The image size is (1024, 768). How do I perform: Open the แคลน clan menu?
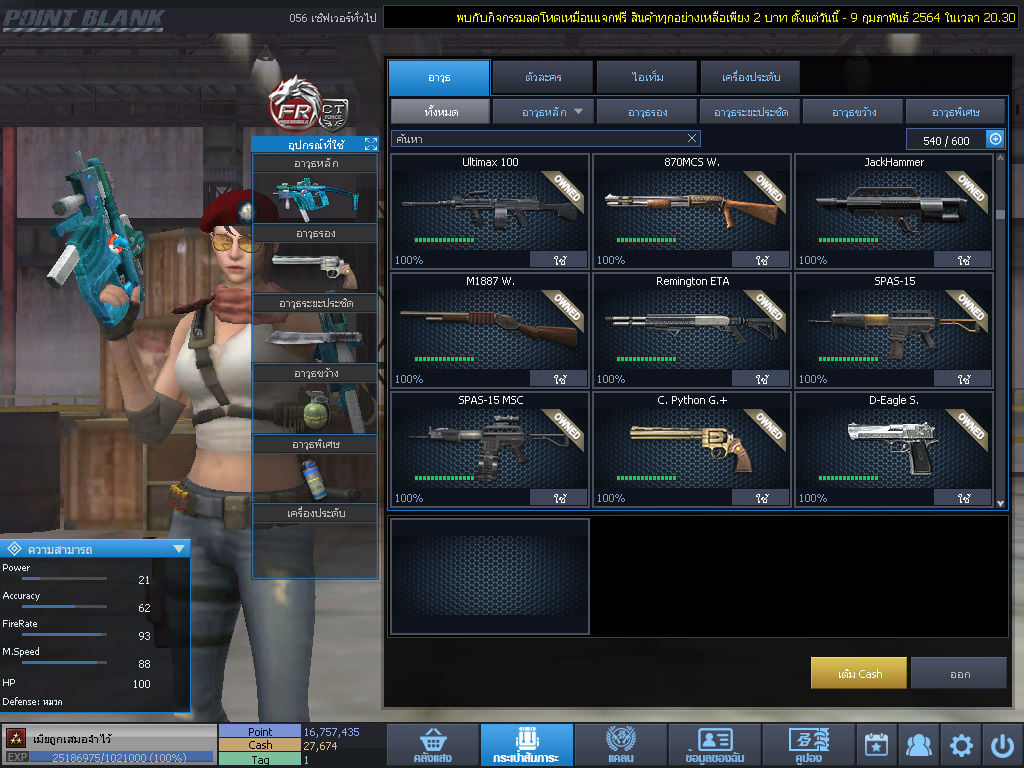620,745
